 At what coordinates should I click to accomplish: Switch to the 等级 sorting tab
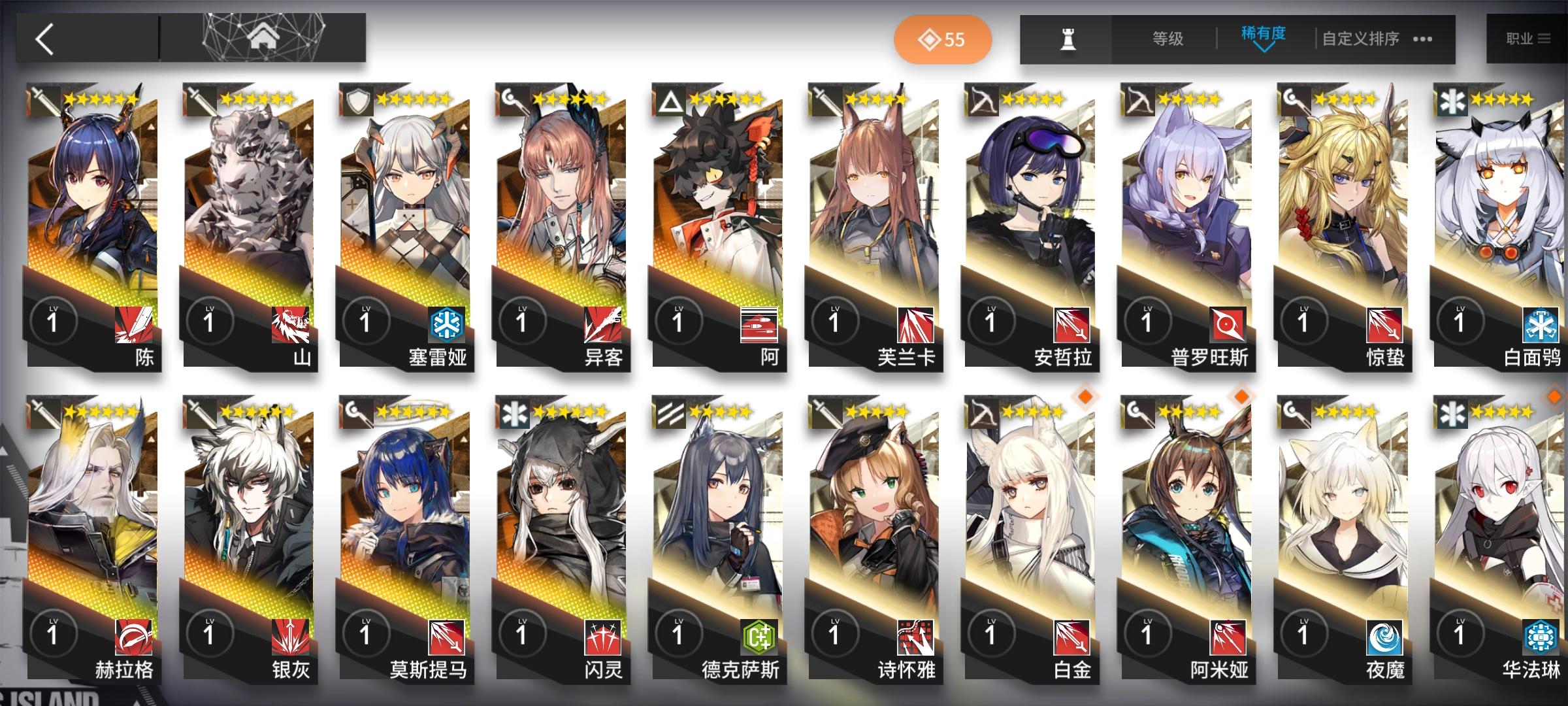click(1168, 39)
